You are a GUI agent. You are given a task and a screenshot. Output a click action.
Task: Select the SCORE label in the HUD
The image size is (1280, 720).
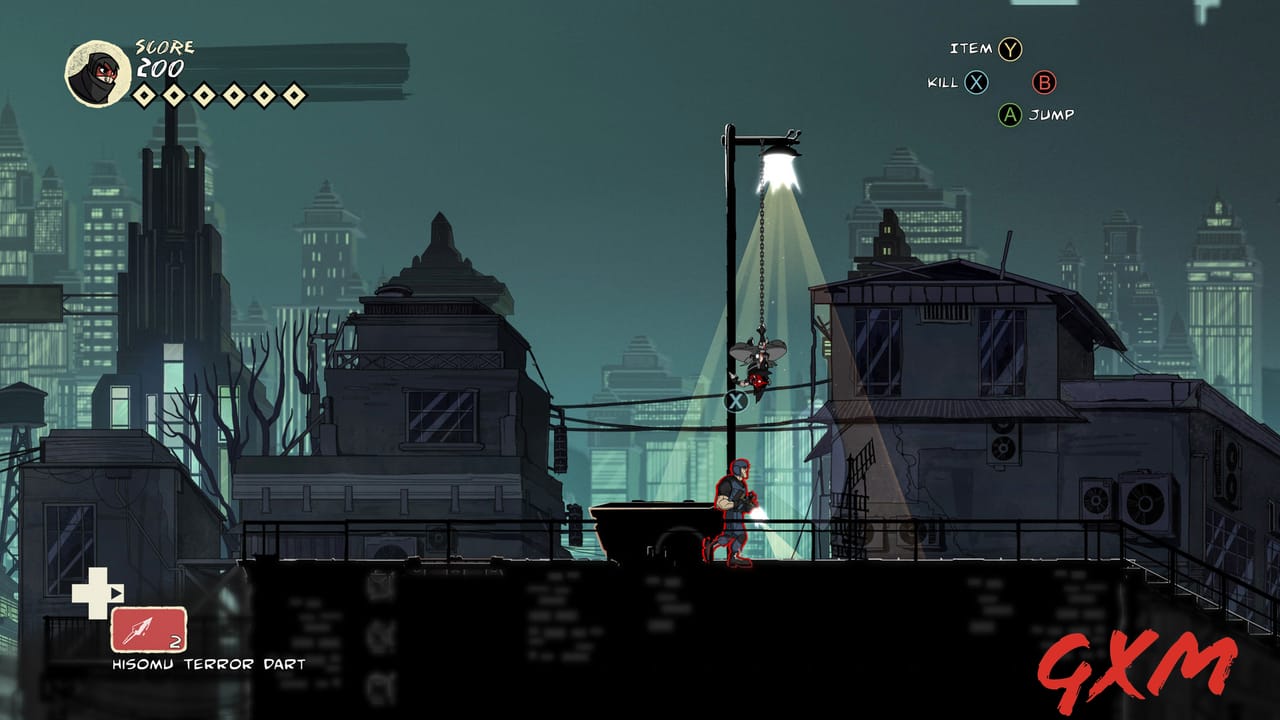[x=166, y=45]
